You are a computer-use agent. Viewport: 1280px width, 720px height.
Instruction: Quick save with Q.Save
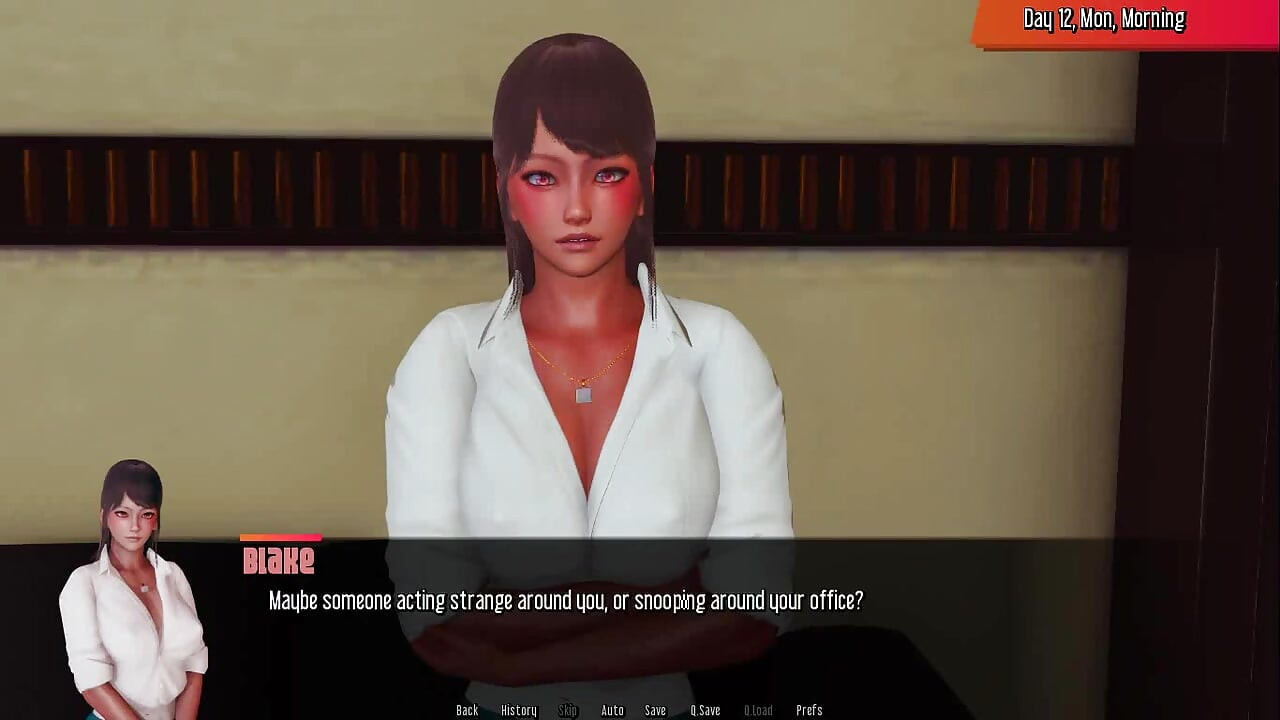[x=705, y=710]
